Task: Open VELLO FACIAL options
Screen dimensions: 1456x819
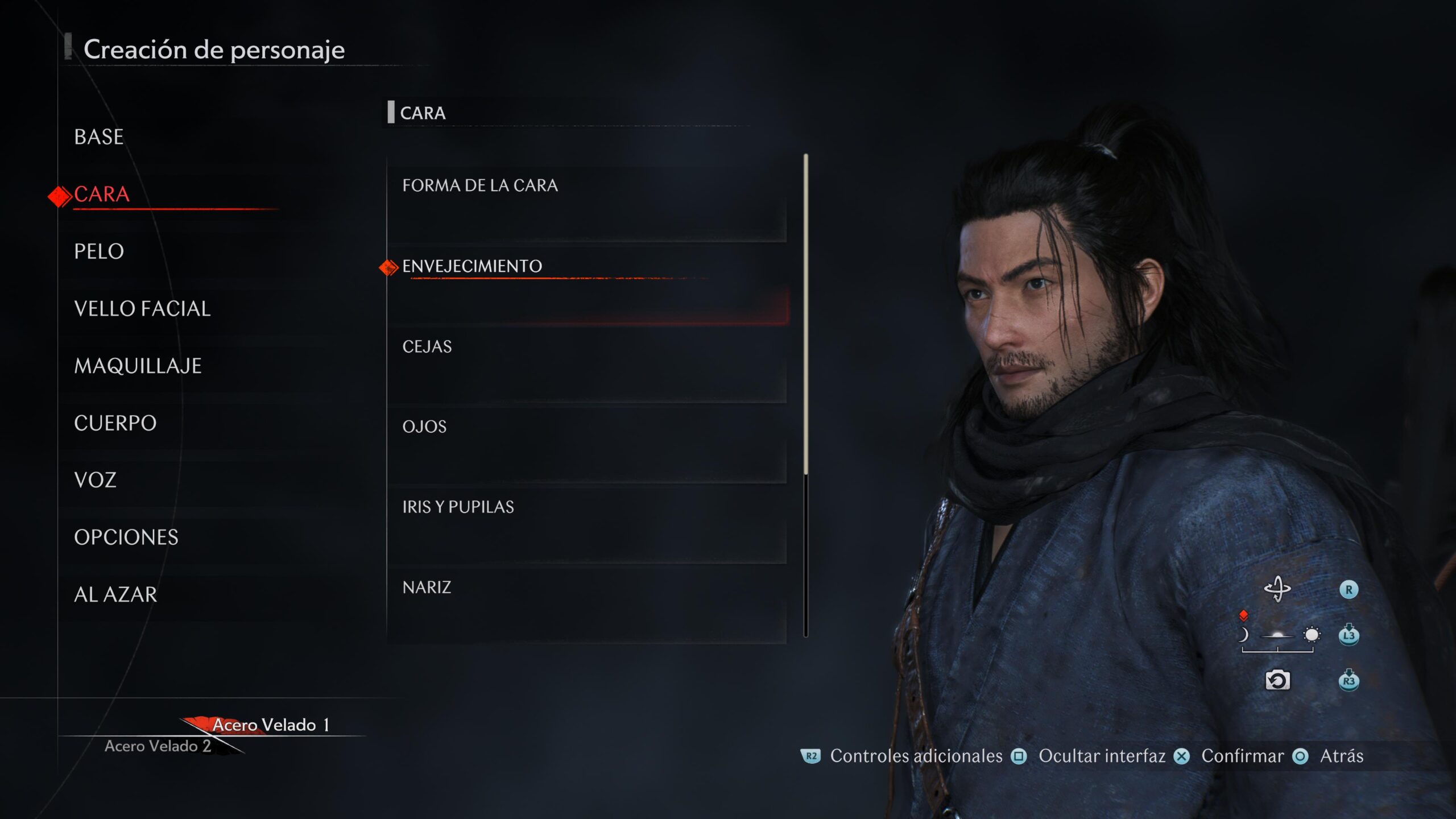Action: pos(142,309)
